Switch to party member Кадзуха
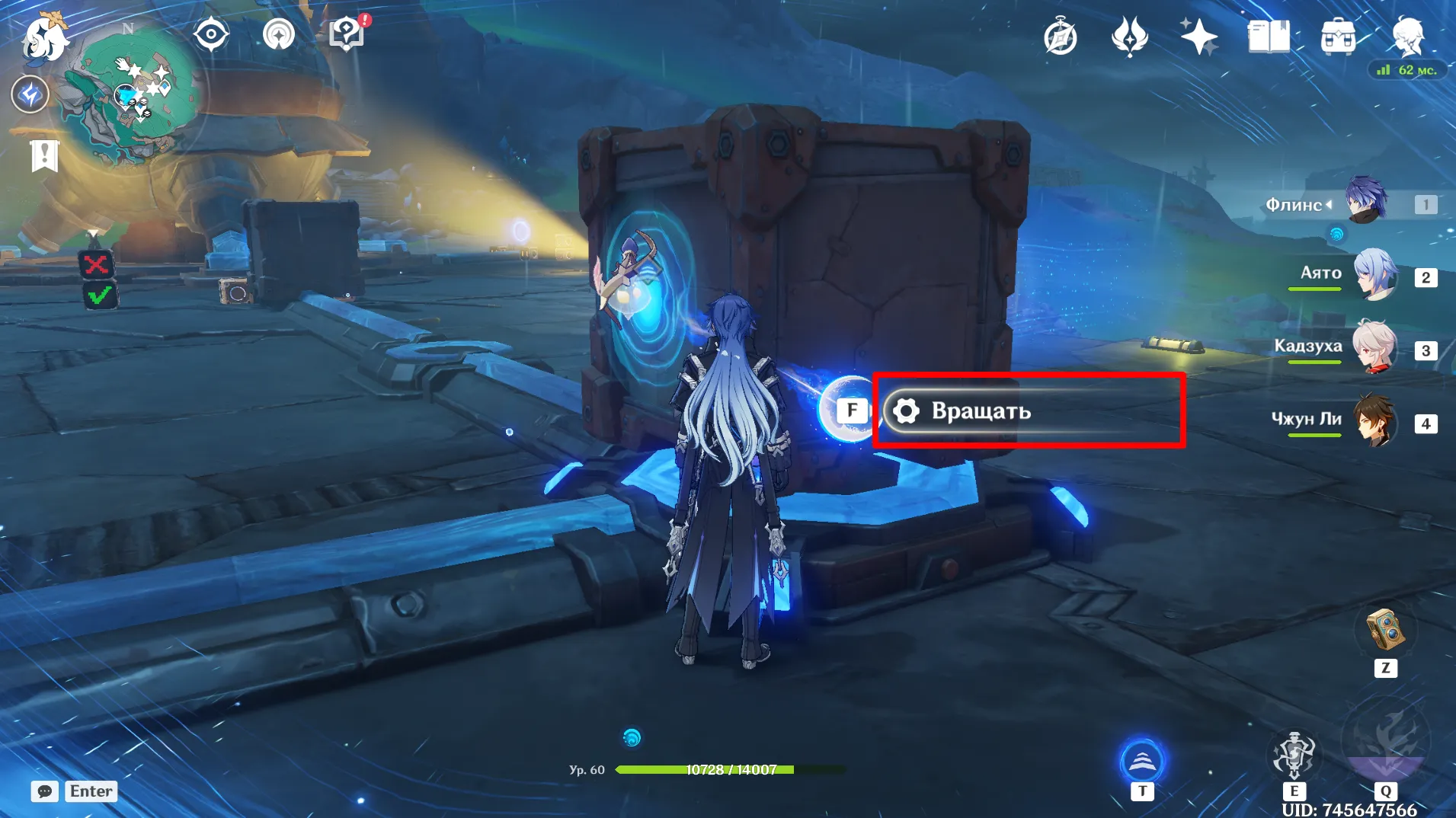Viewport: 1456px width, 818px height. 1375,348
